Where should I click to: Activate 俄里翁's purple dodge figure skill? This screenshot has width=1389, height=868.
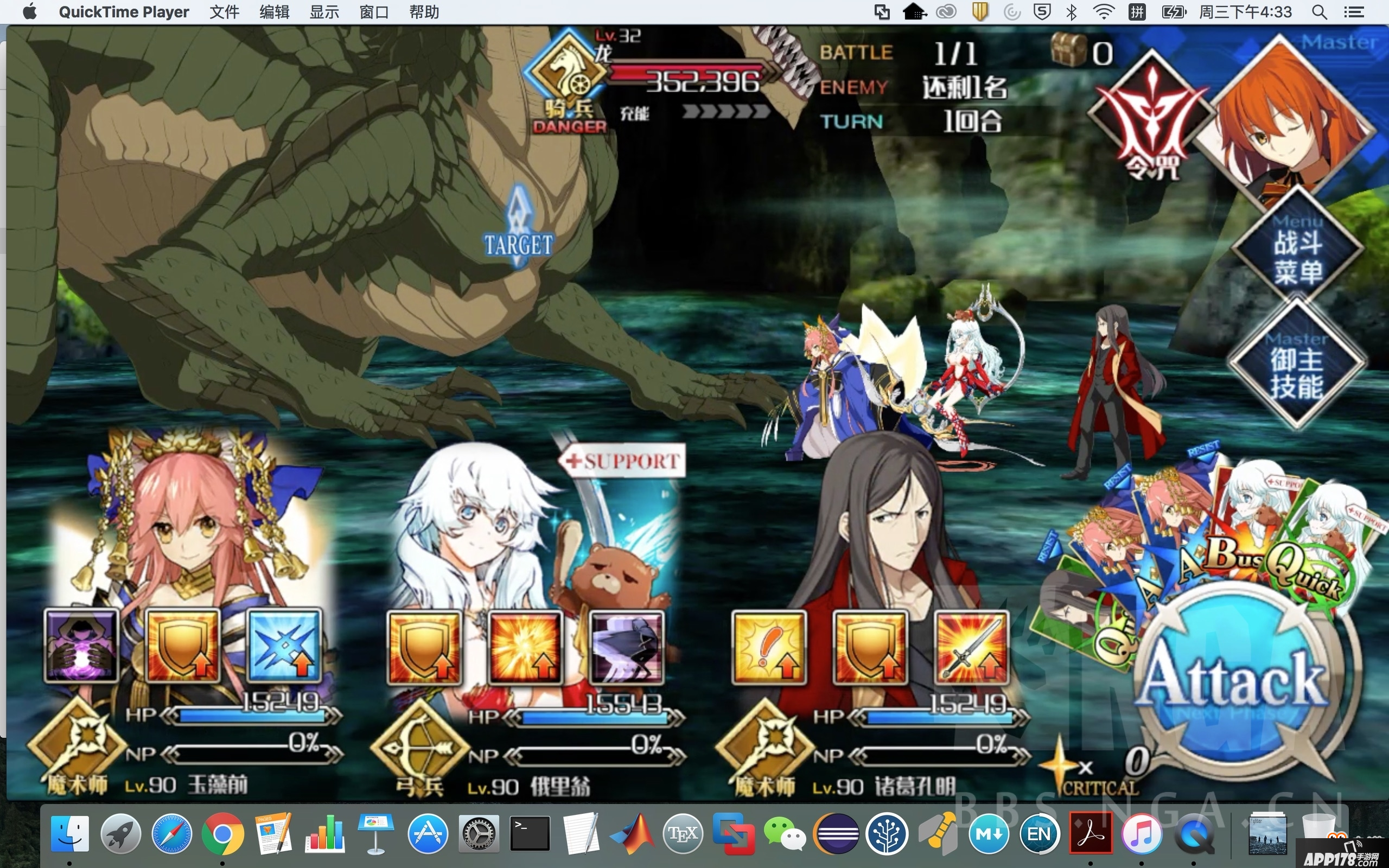(x=626, y=648)
